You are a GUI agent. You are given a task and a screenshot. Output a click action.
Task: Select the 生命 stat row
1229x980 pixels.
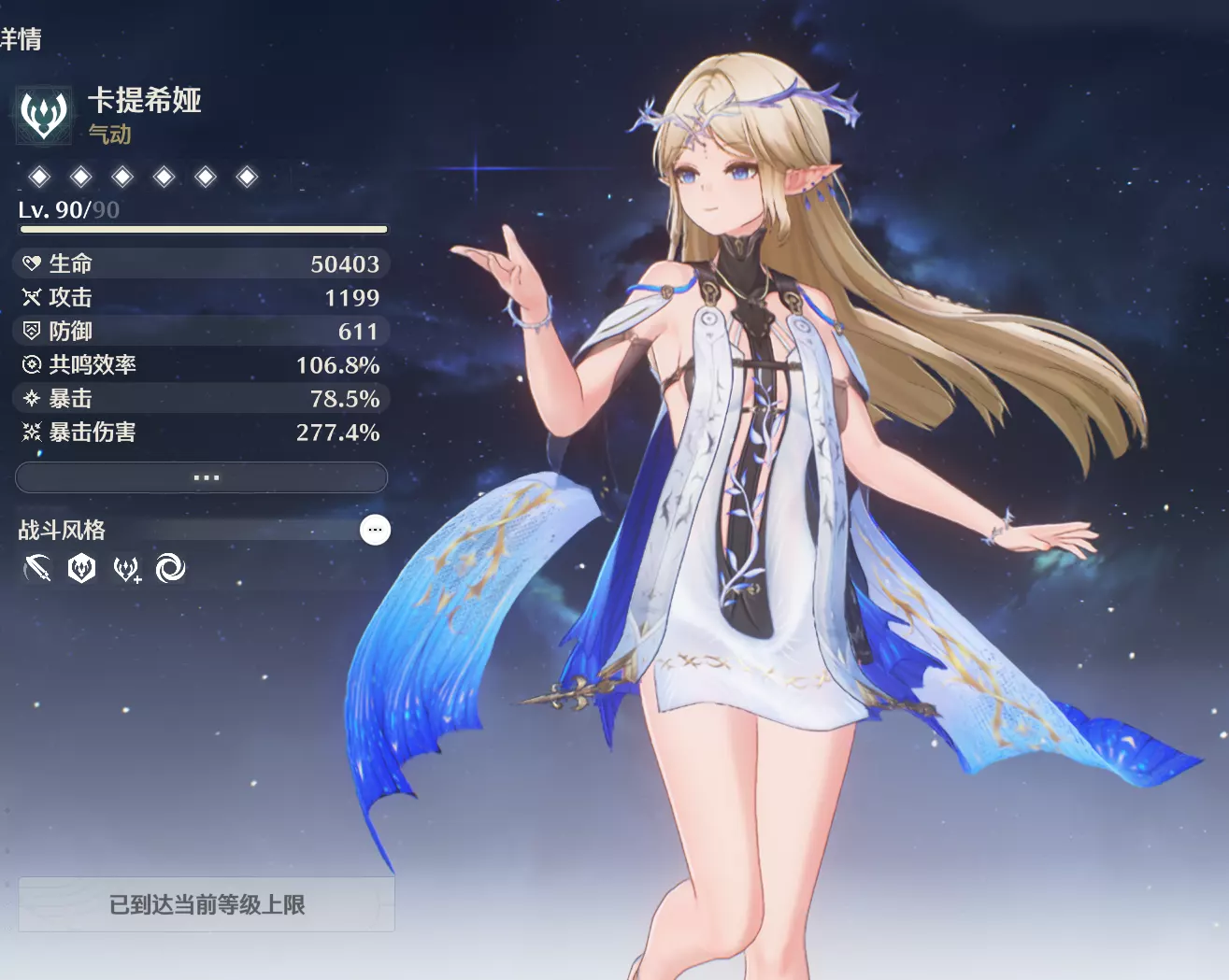[x=201, y=263]
